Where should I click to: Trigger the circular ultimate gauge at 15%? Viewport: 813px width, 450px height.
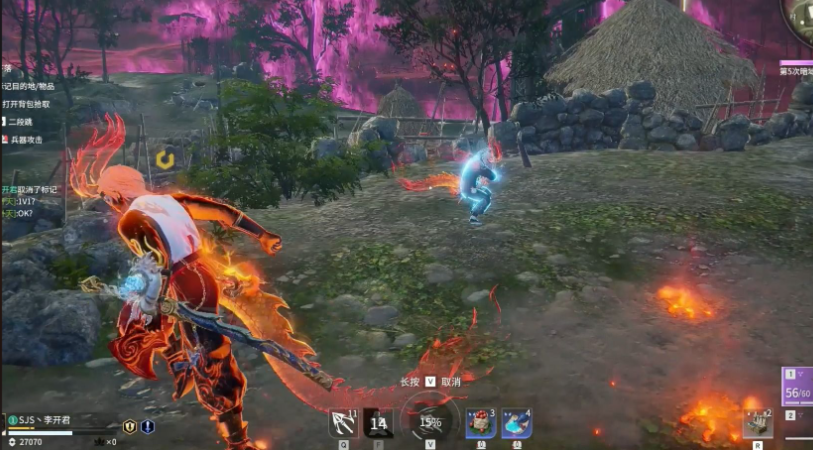click(430, 422)
